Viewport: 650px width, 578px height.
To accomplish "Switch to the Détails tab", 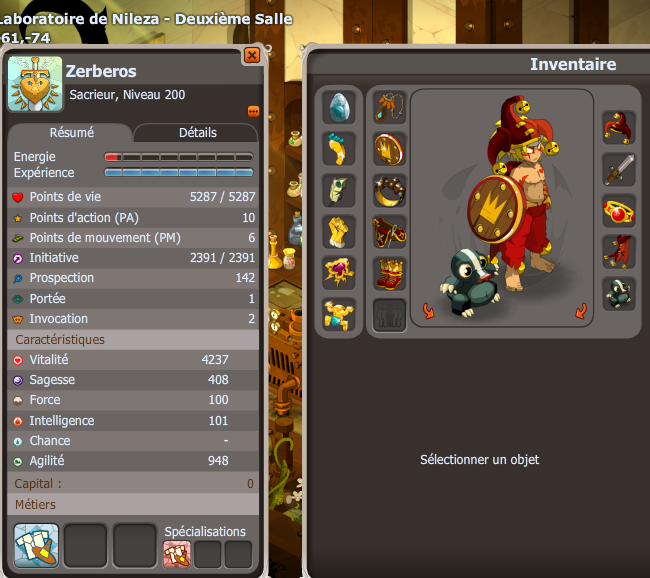I will (x=197, y=132).
